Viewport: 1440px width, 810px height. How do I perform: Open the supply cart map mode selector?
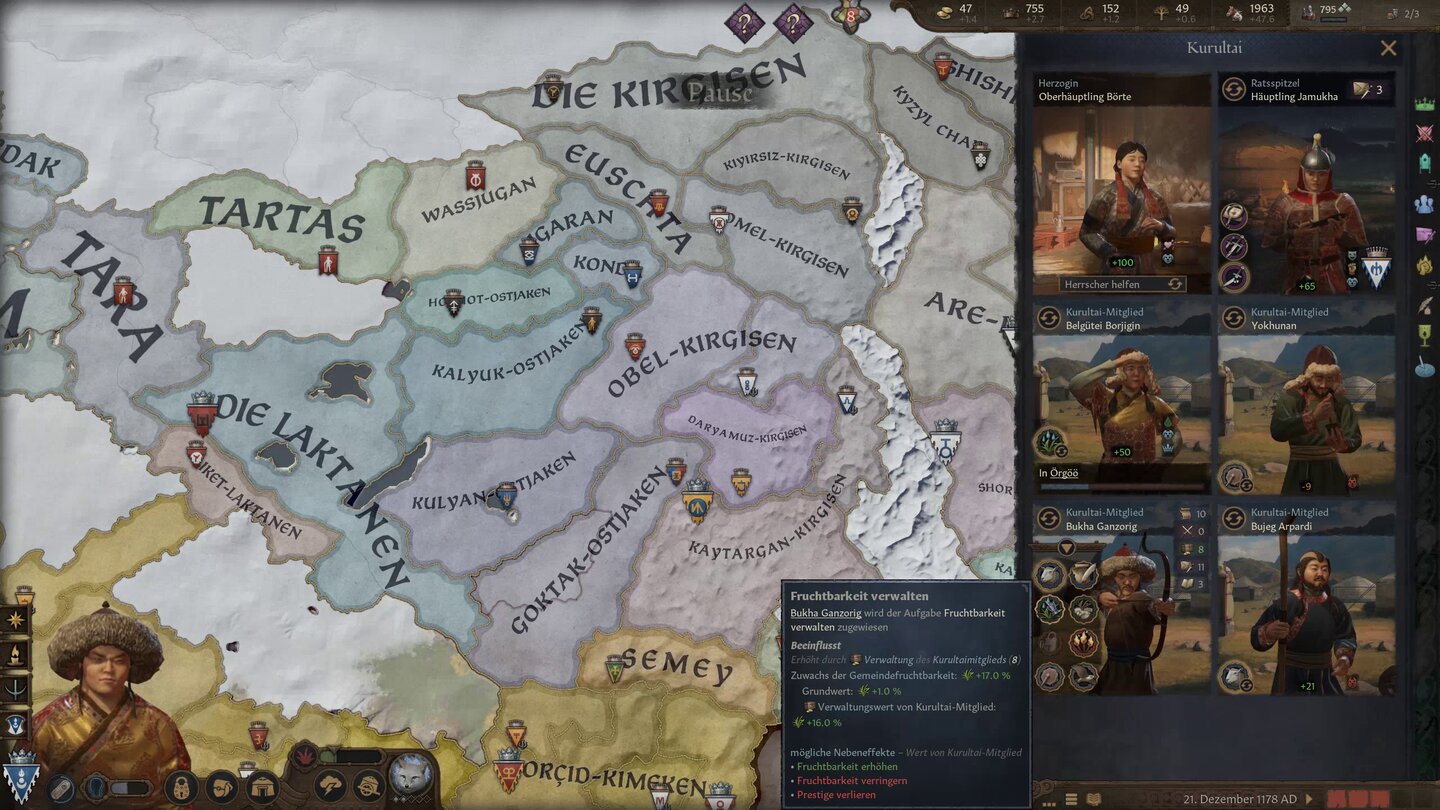click(x=369, y=786)
